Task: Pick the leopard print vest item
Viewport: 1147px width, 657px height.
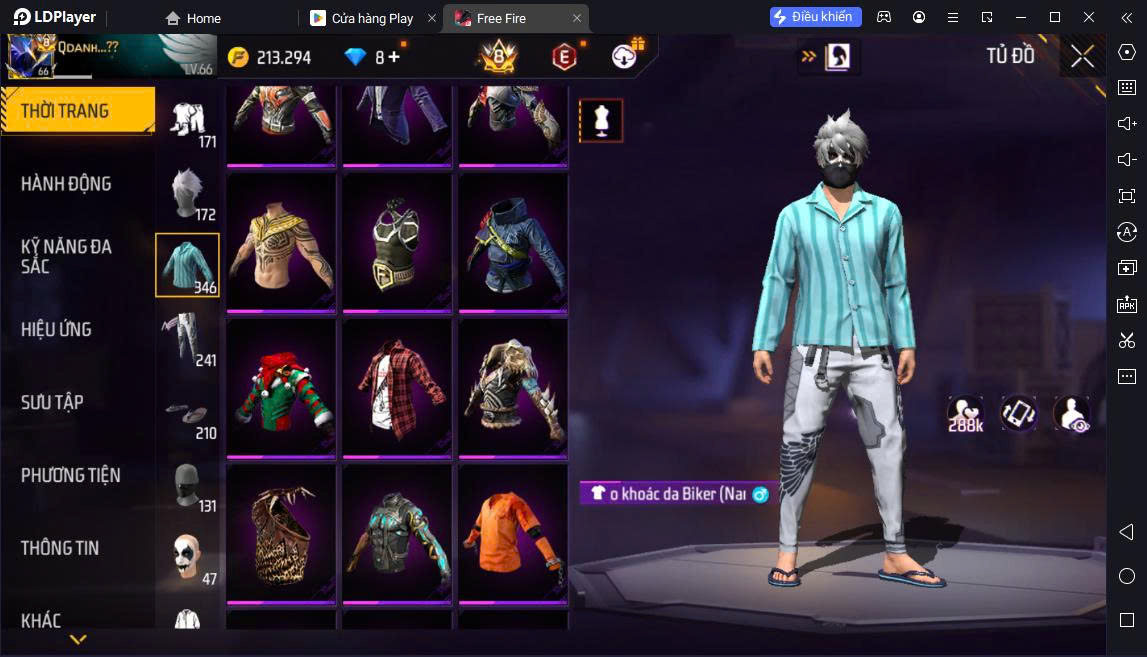Action: [x=282, y=534]
